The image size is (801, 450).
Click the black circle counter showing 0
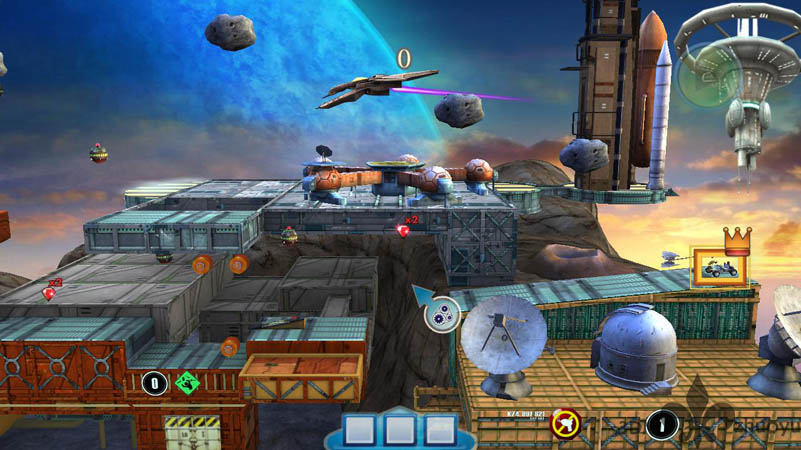(154, 383)
